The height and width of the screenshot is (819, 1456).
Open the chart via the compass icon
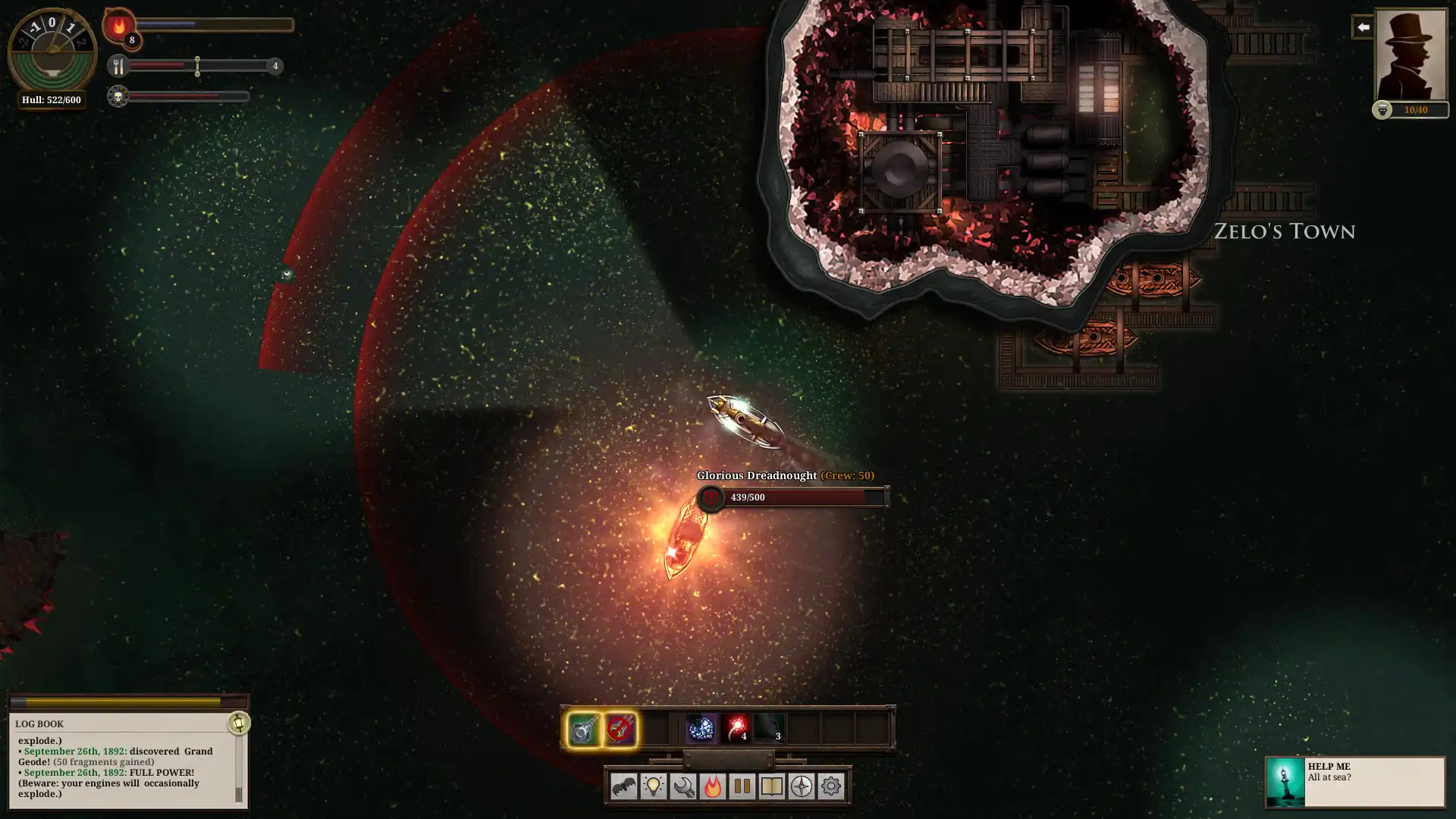(800, 787)
